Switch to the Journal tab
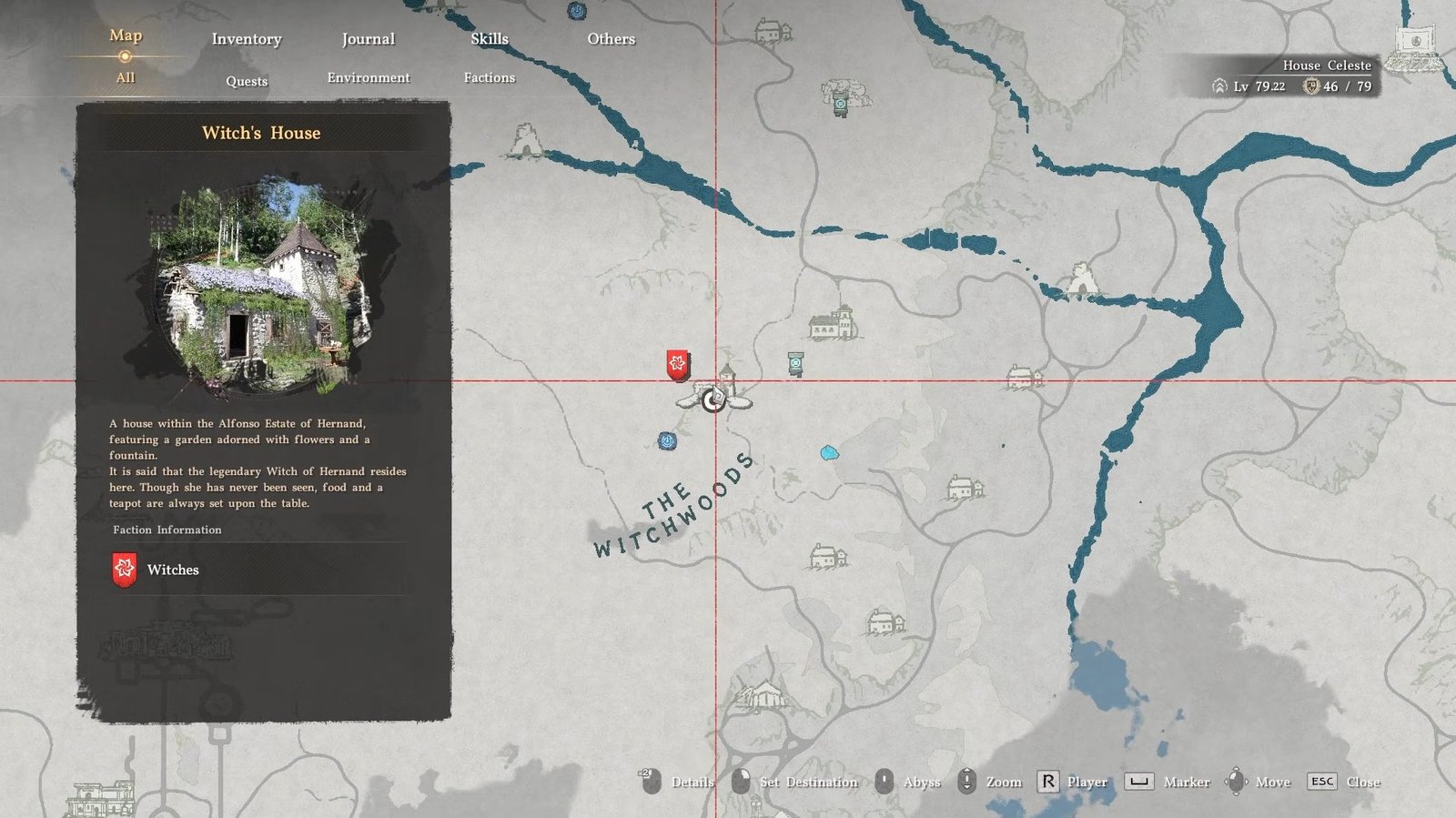1456x818 pixels. (x=368, y=39)
